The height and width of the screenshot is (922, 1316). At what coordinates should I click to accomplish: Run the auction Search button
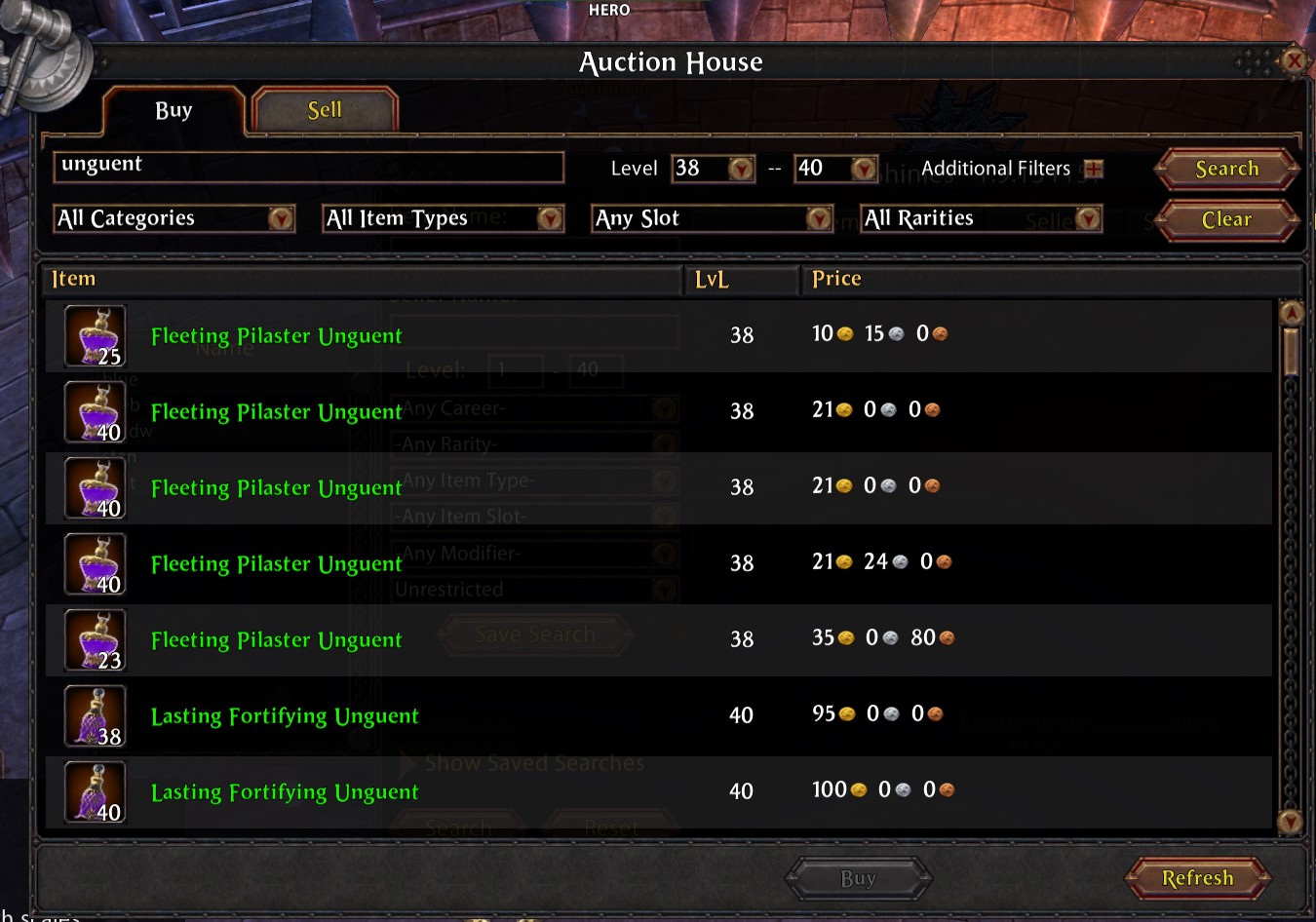[1226, 169]
